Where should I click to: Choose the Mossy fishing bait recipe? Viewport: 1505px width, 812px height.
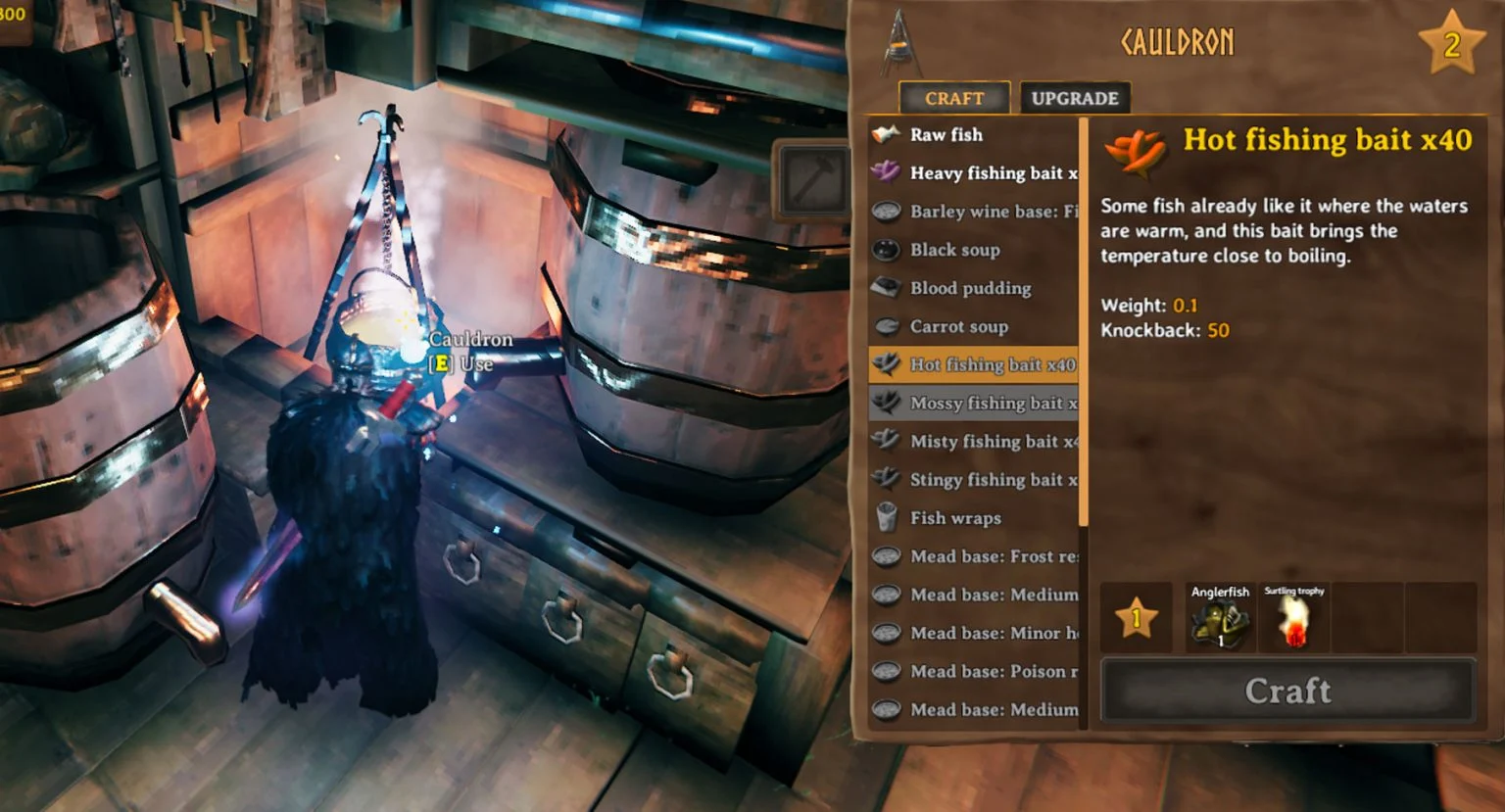coord(973,403)
